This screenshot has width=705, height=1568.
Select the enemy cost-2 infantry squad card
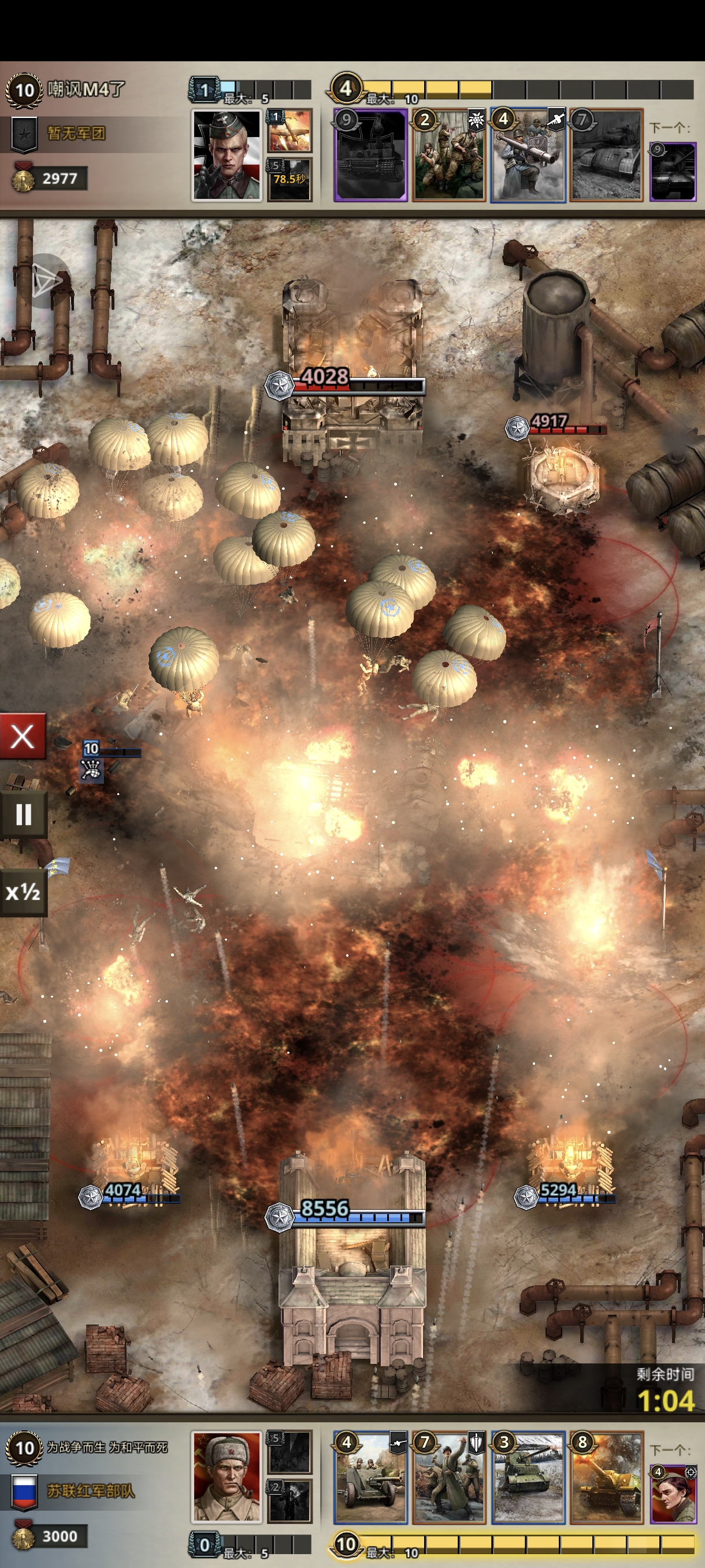tap(449, 155)
